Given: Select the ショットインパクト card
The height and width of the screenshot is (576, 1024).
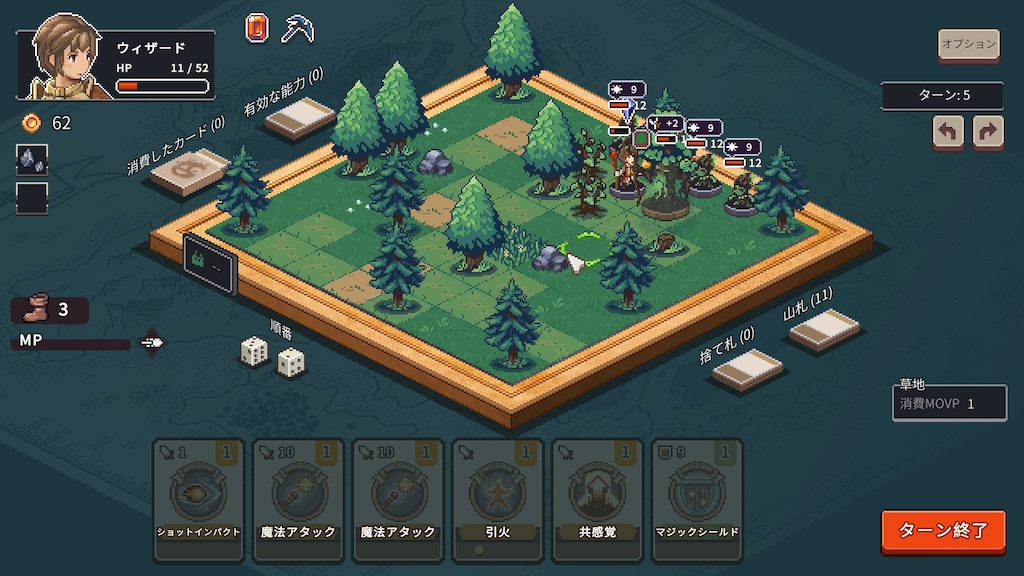Looking at the screenshot, I should 198,497.
